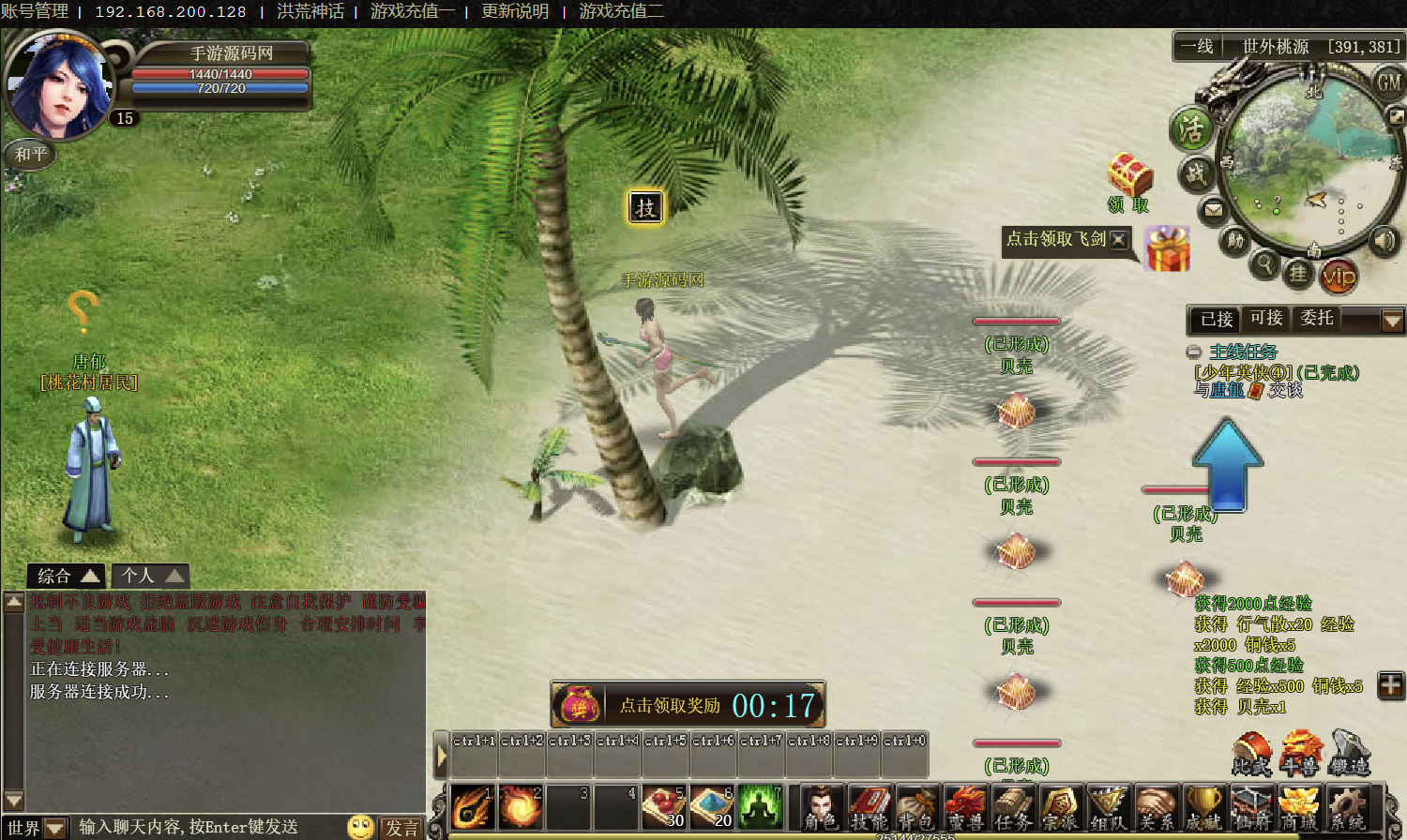The height and width of the screenshot is (840, 1407).
Task: Open mail via the envelope icon
Action: (x=1214, y=209)
